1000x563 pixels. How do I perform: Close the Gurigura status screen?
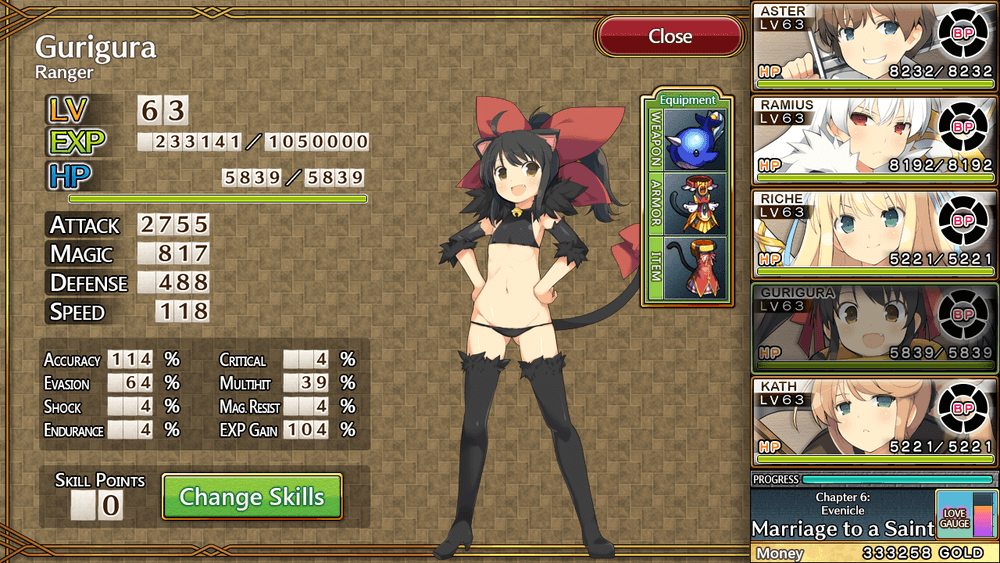click(670, 37)
